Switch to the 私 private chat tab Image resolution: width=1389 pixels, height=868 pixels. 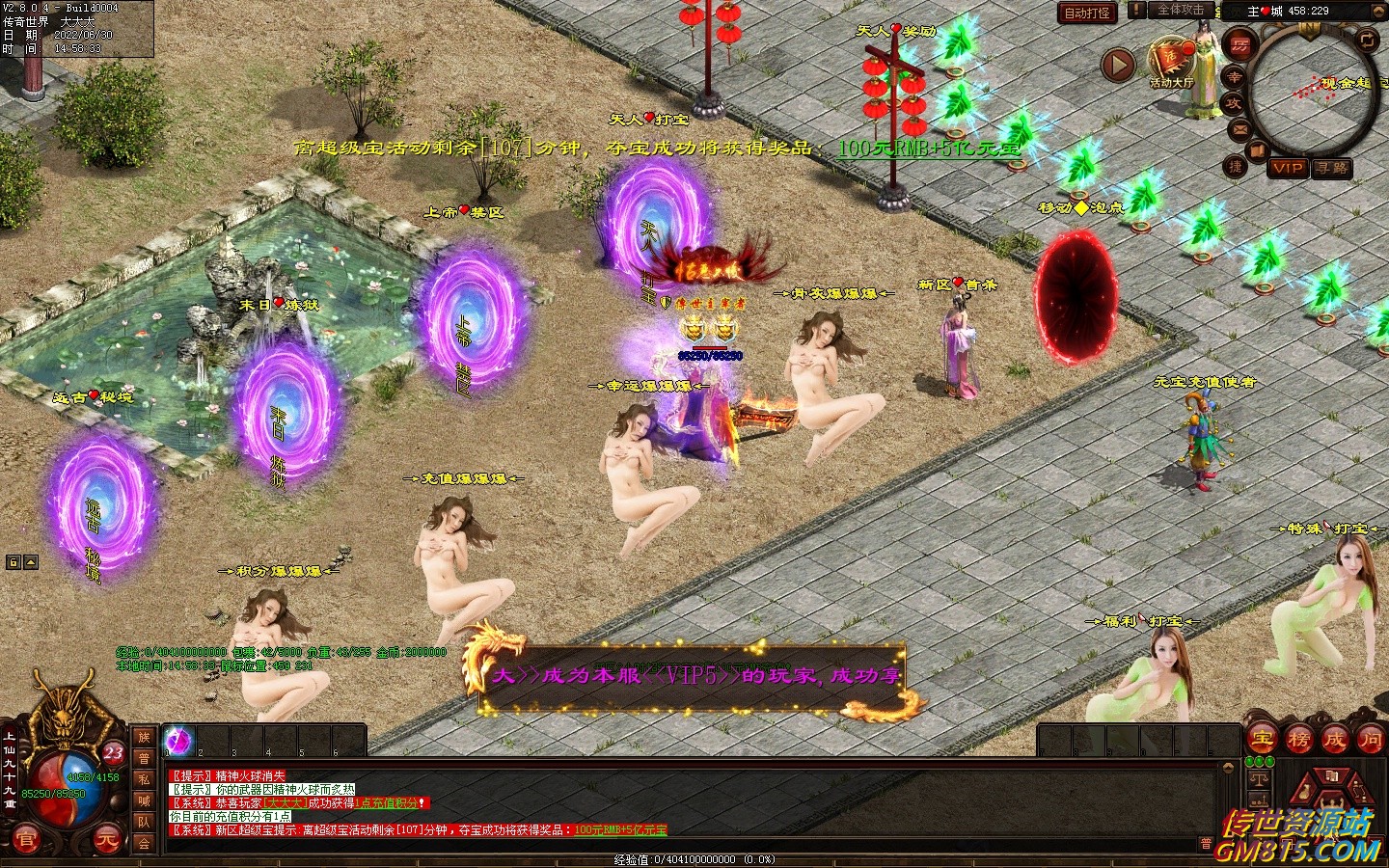pyautogui.click(x=144, y=779)
